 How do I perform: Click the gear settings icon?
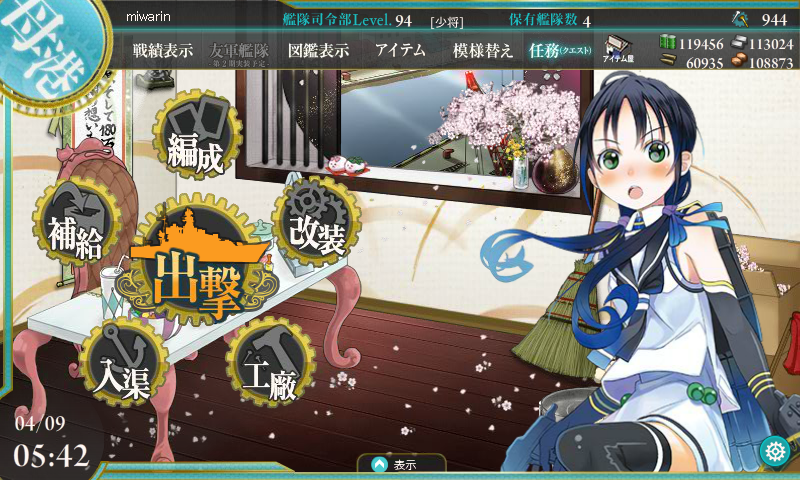(x=774, y=451)
